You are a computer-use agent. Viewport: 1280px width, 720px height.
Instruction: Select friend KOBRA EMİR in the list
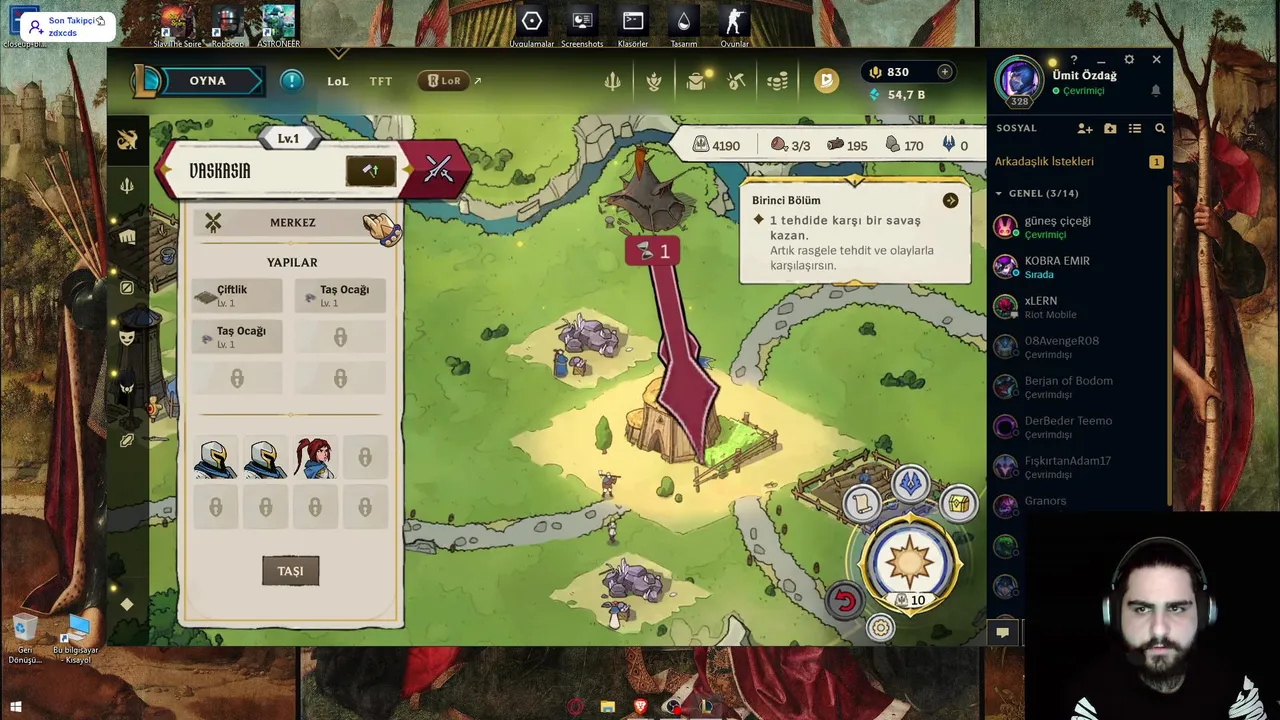coord(1057,266)
